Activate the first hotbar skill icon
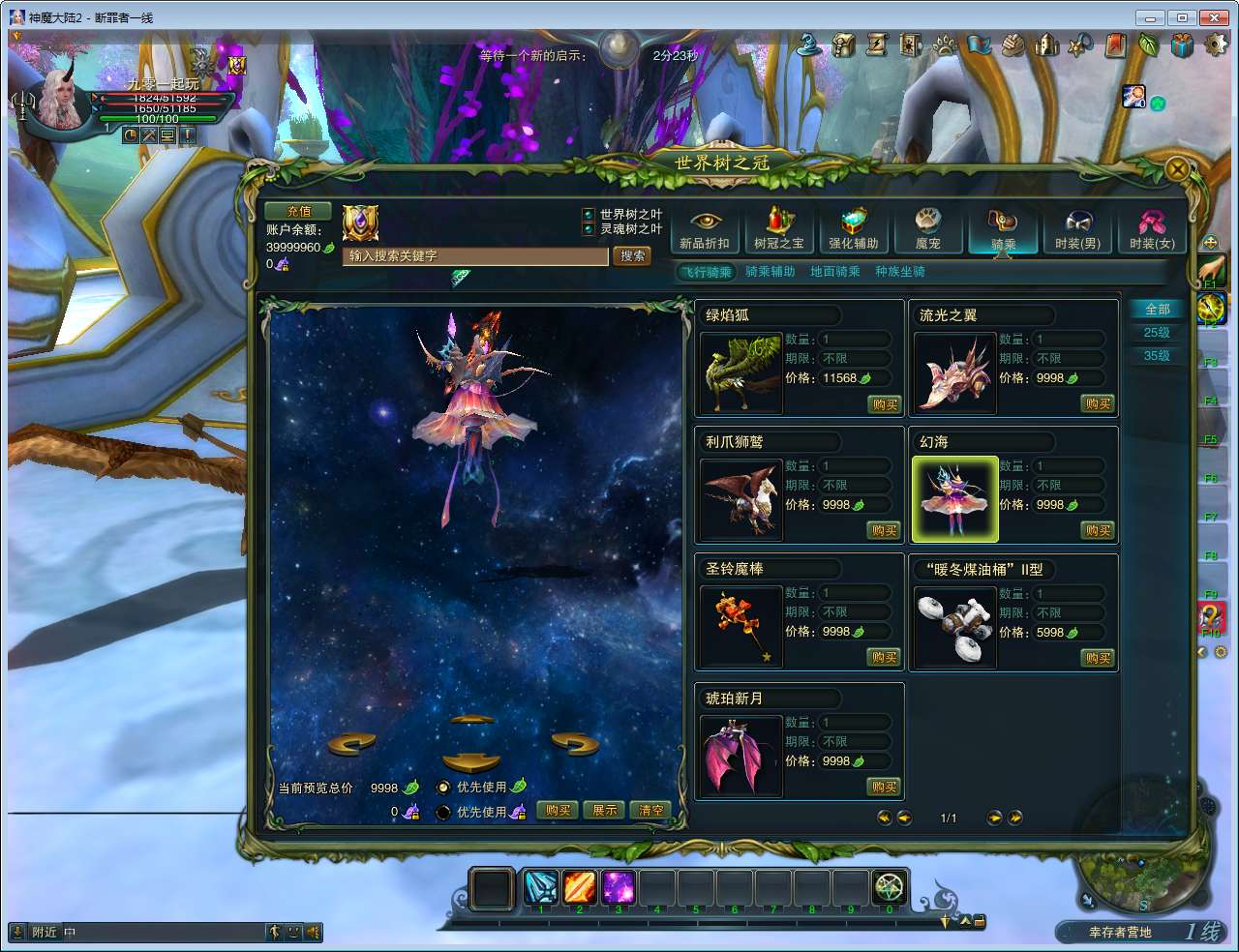 [x=541, y=887]
